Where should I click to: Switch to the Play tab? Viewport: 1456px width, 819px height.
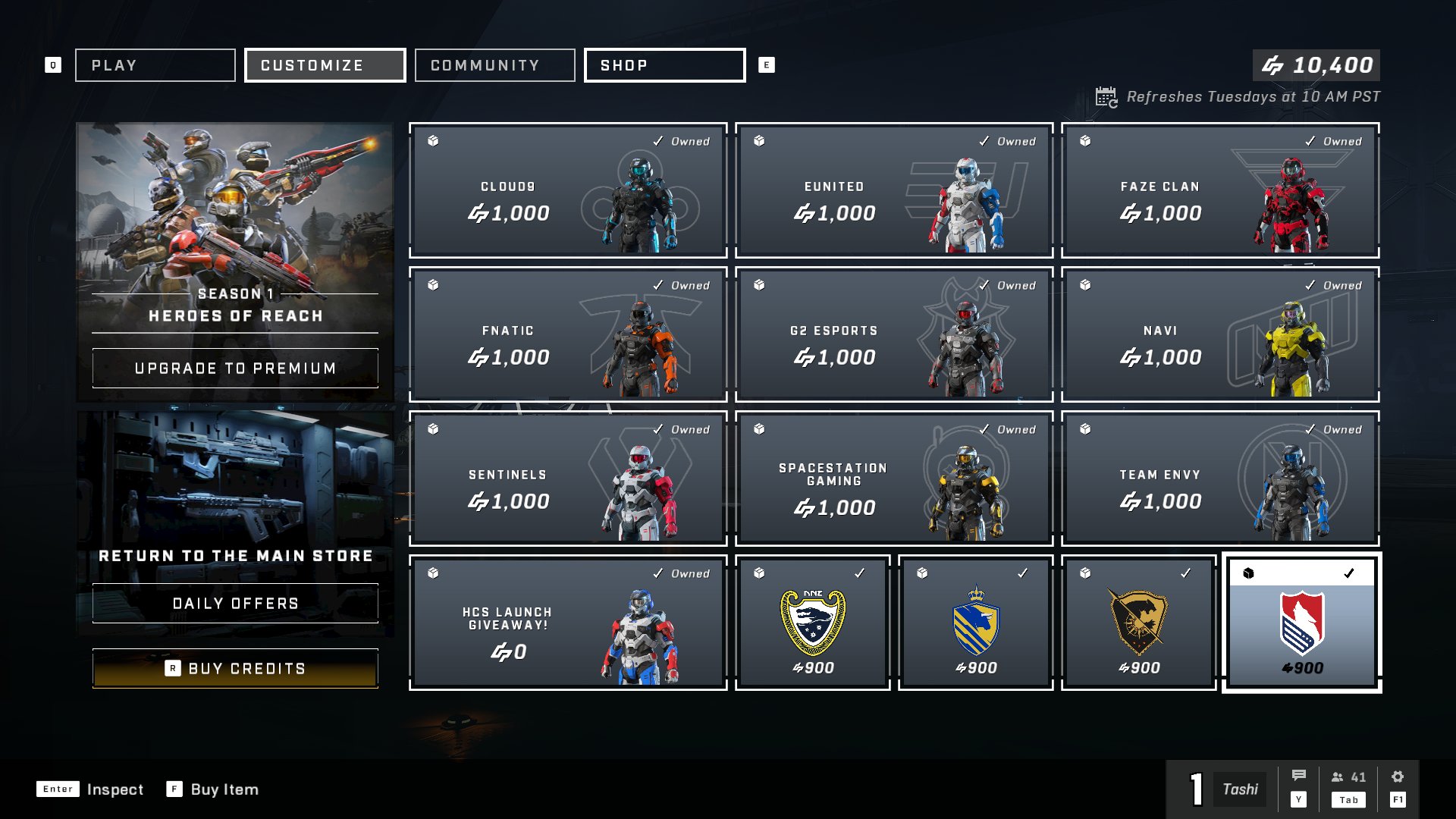[x=155, y=65]
